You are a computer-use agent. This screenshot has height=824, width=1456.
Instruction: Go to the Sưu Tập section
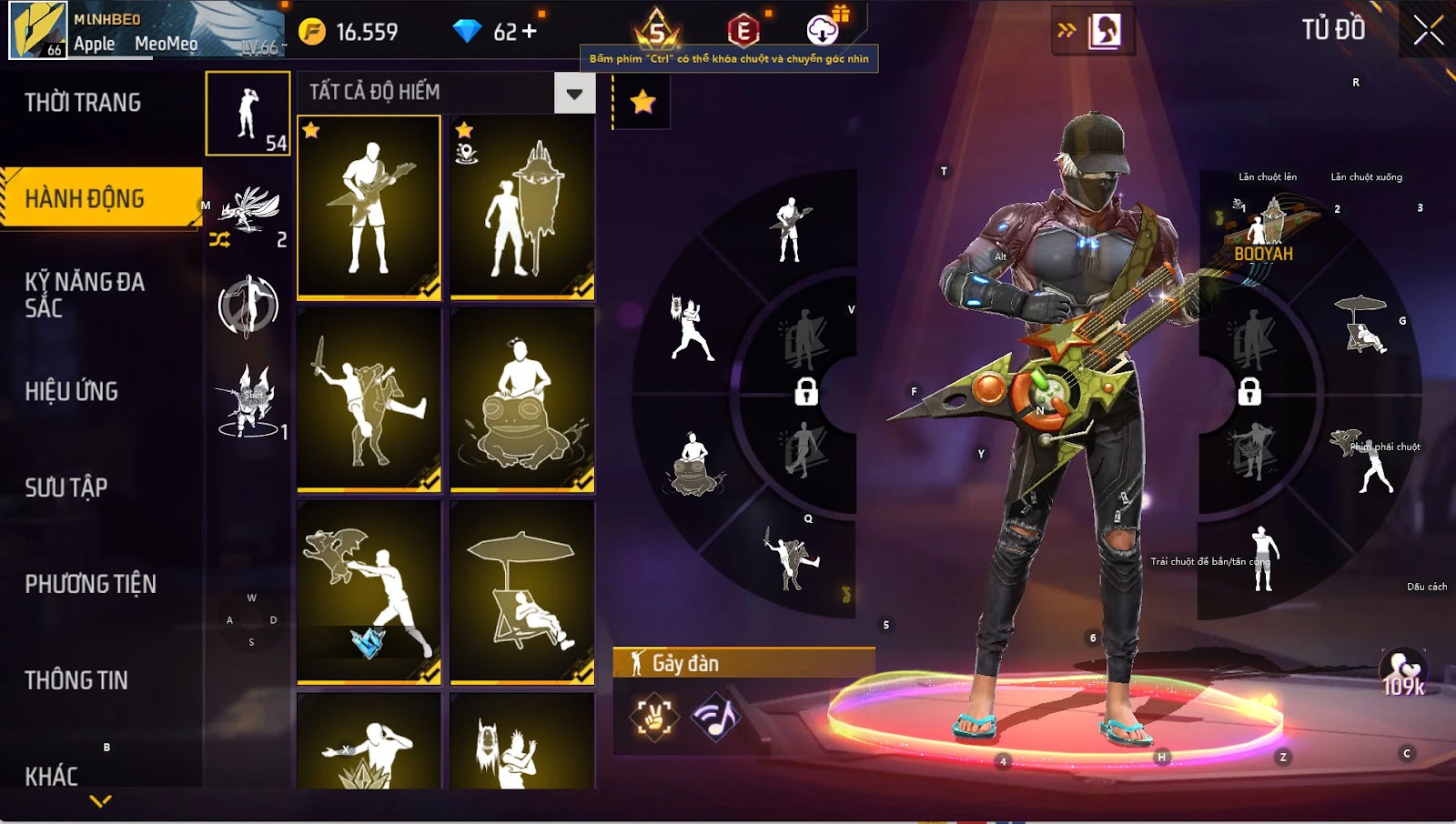pos(66,487)
